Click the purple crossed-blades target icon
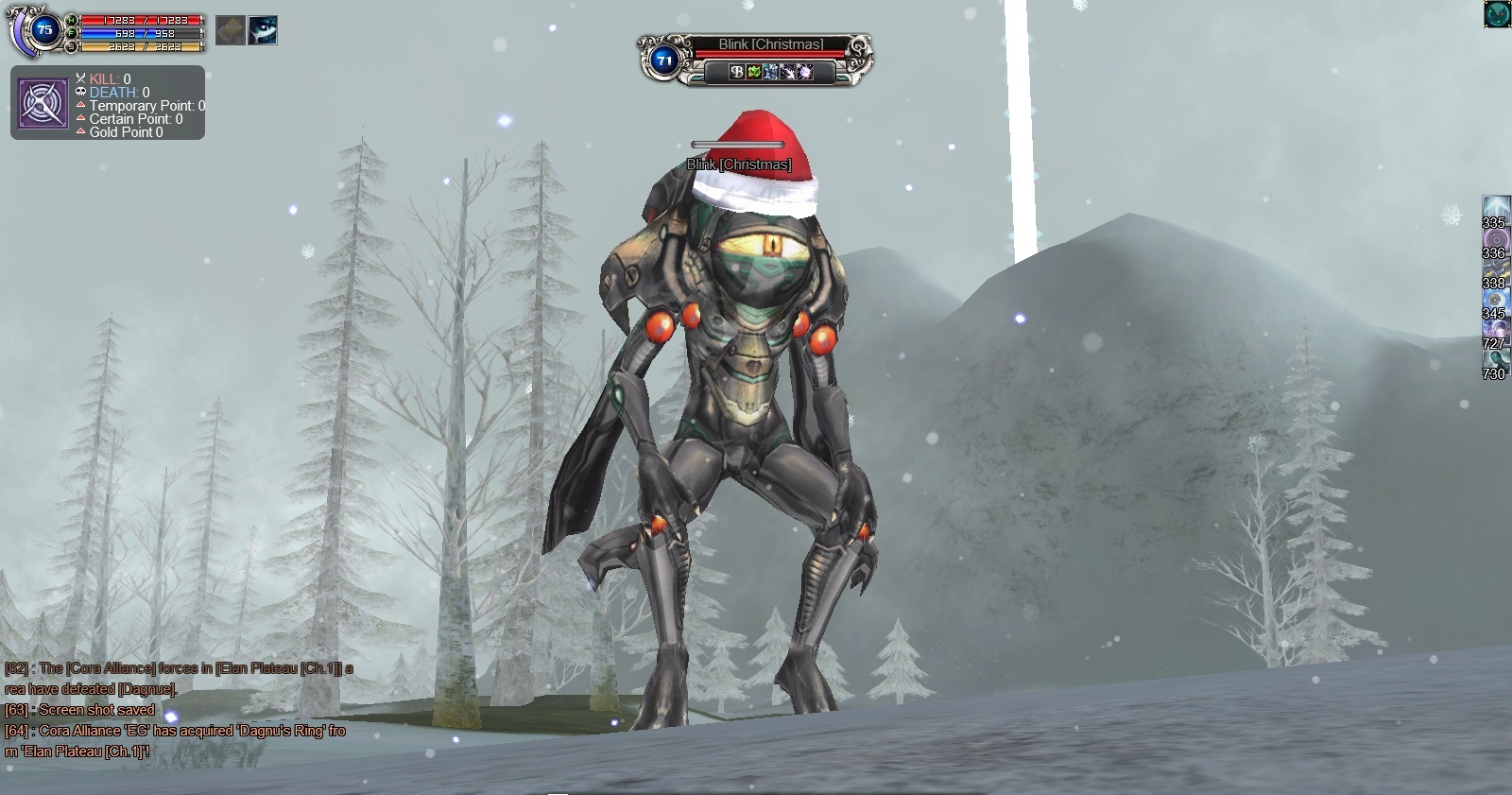Image resolution: width=1512 pixels, height=795 pixels. pyautogui.click(x=43, y=103)
